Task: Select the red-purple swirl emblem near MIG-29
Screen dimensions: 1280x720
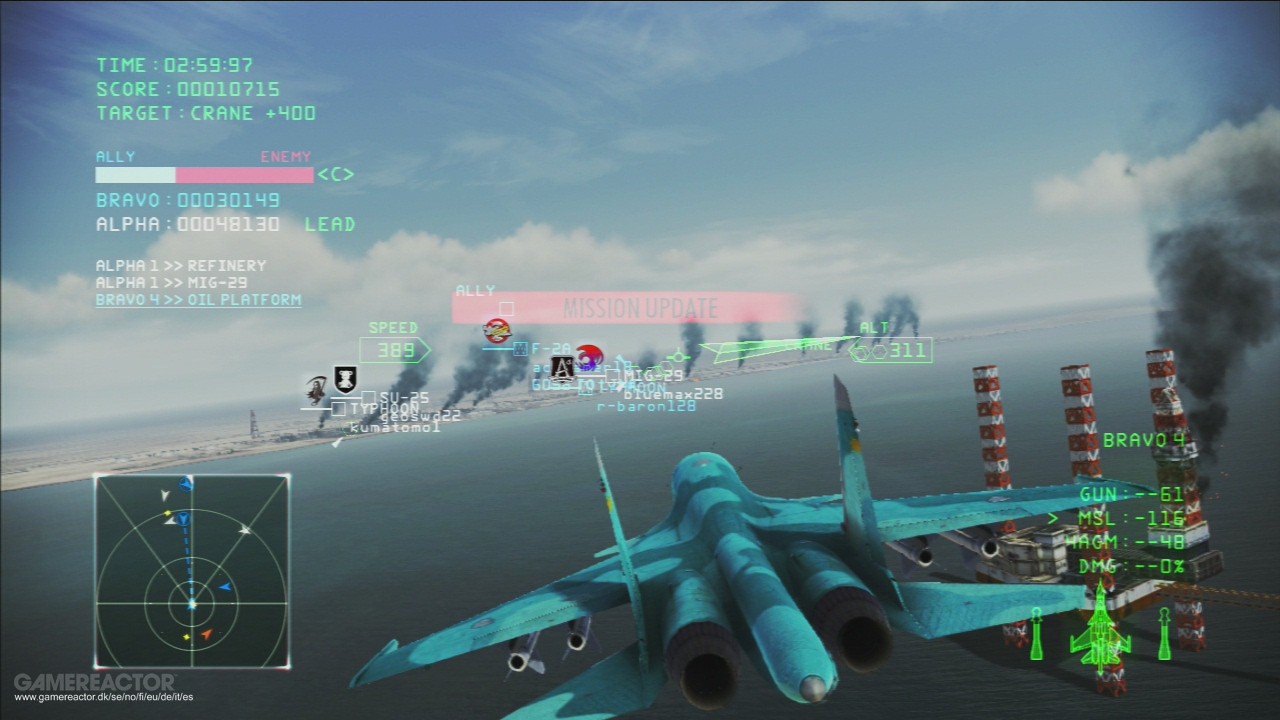Action: (591, 356)
